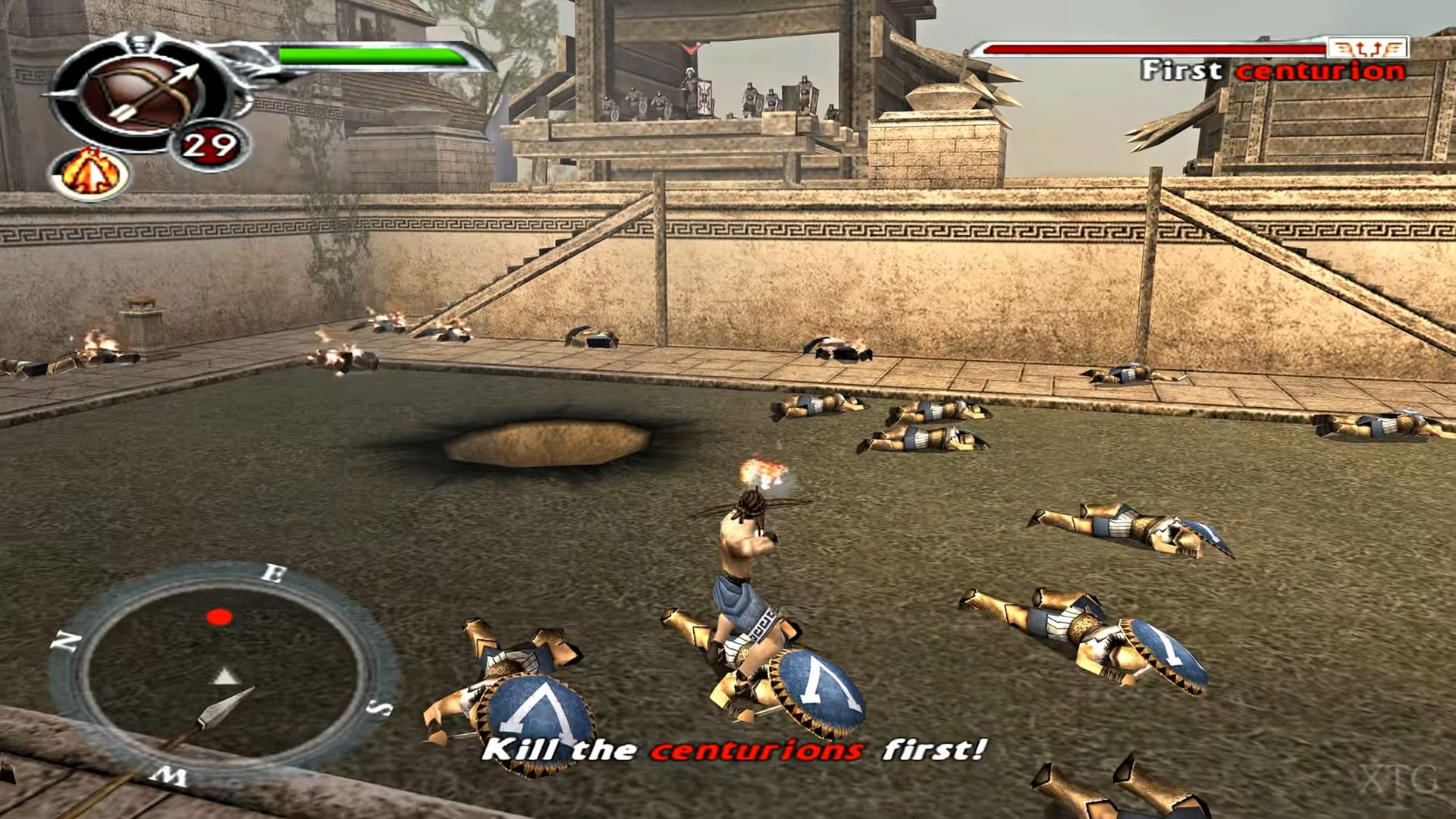This screenshot has width=1456, height=819.
Task: Click the compass minimap
Action: point(223,673)
